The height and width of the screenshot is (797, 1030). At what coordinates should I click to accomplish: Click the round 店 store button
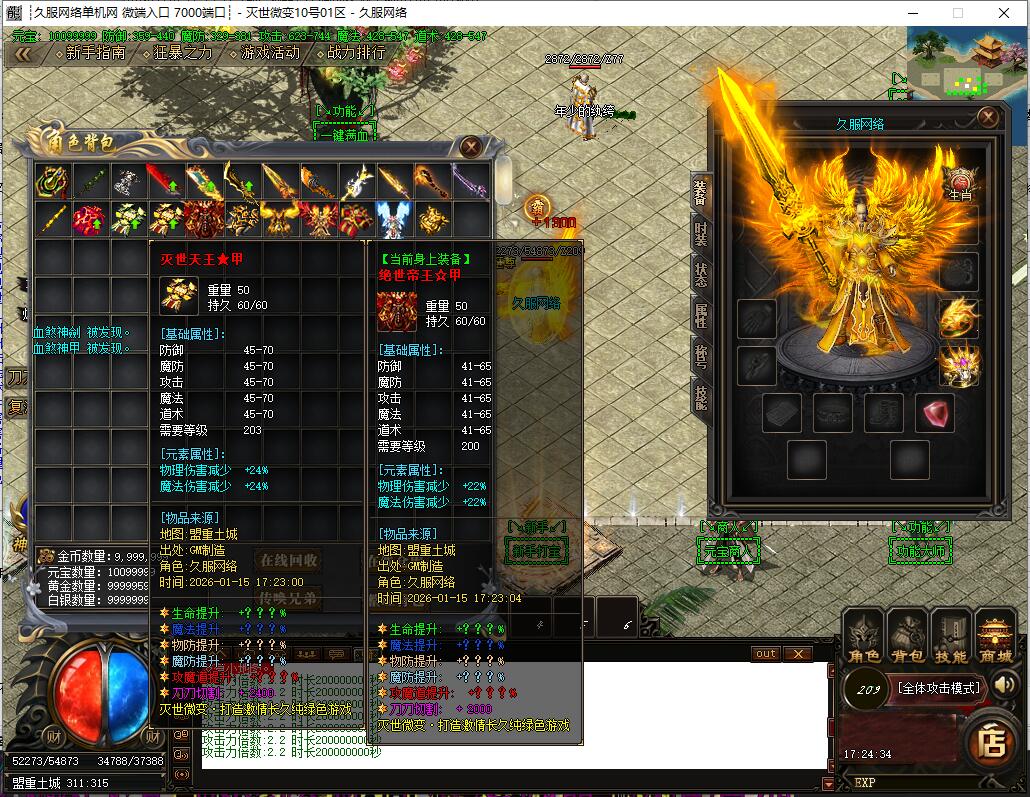991,741
